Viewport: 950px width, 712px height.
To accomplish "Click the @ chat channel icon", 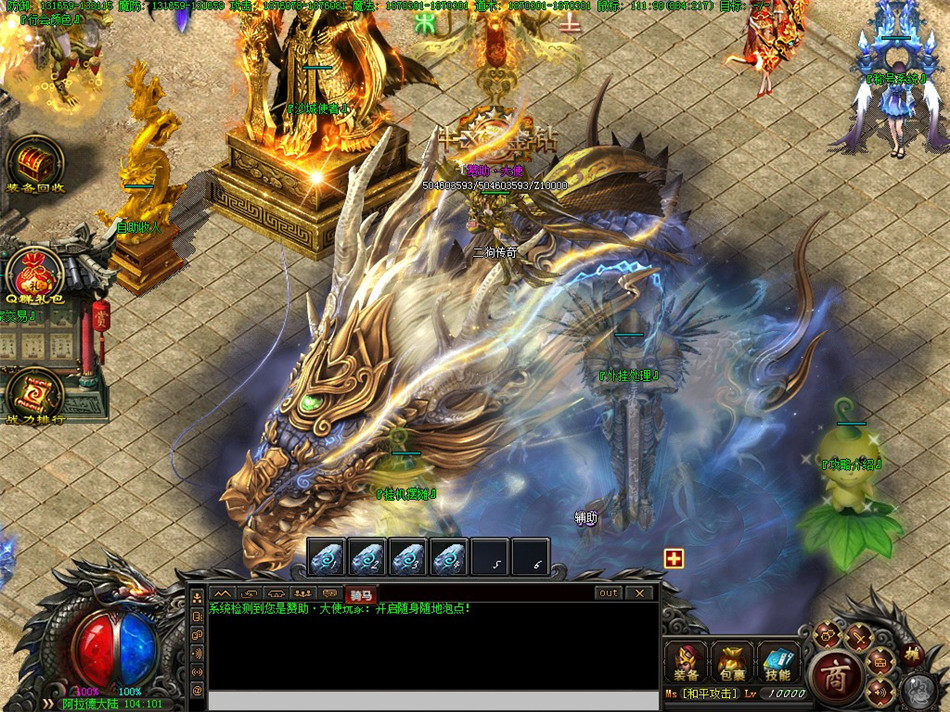I will click(197, 690).
